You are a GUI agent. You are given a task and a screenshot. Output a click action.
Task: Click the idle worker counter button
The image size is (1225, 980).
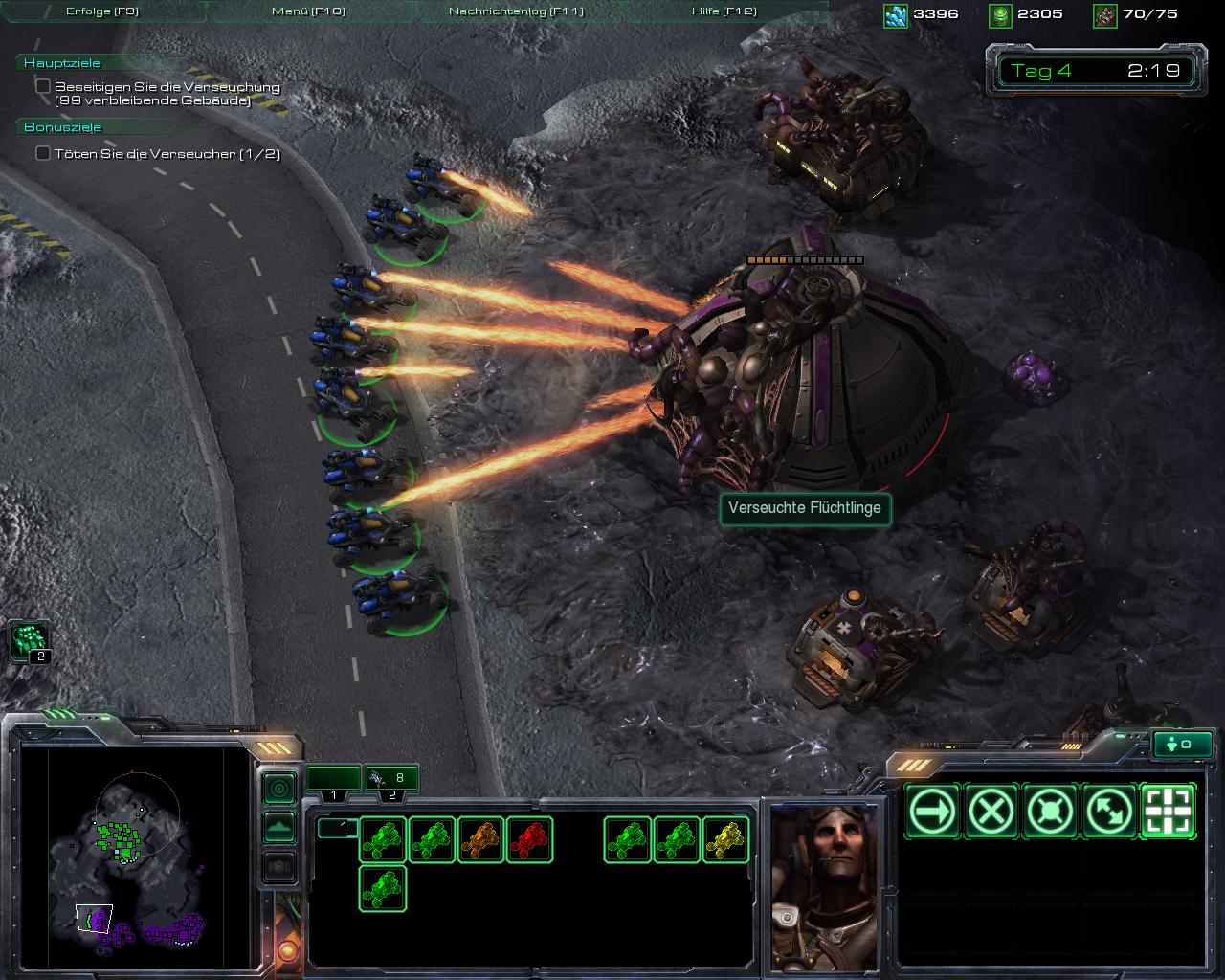click(1183, 744)
